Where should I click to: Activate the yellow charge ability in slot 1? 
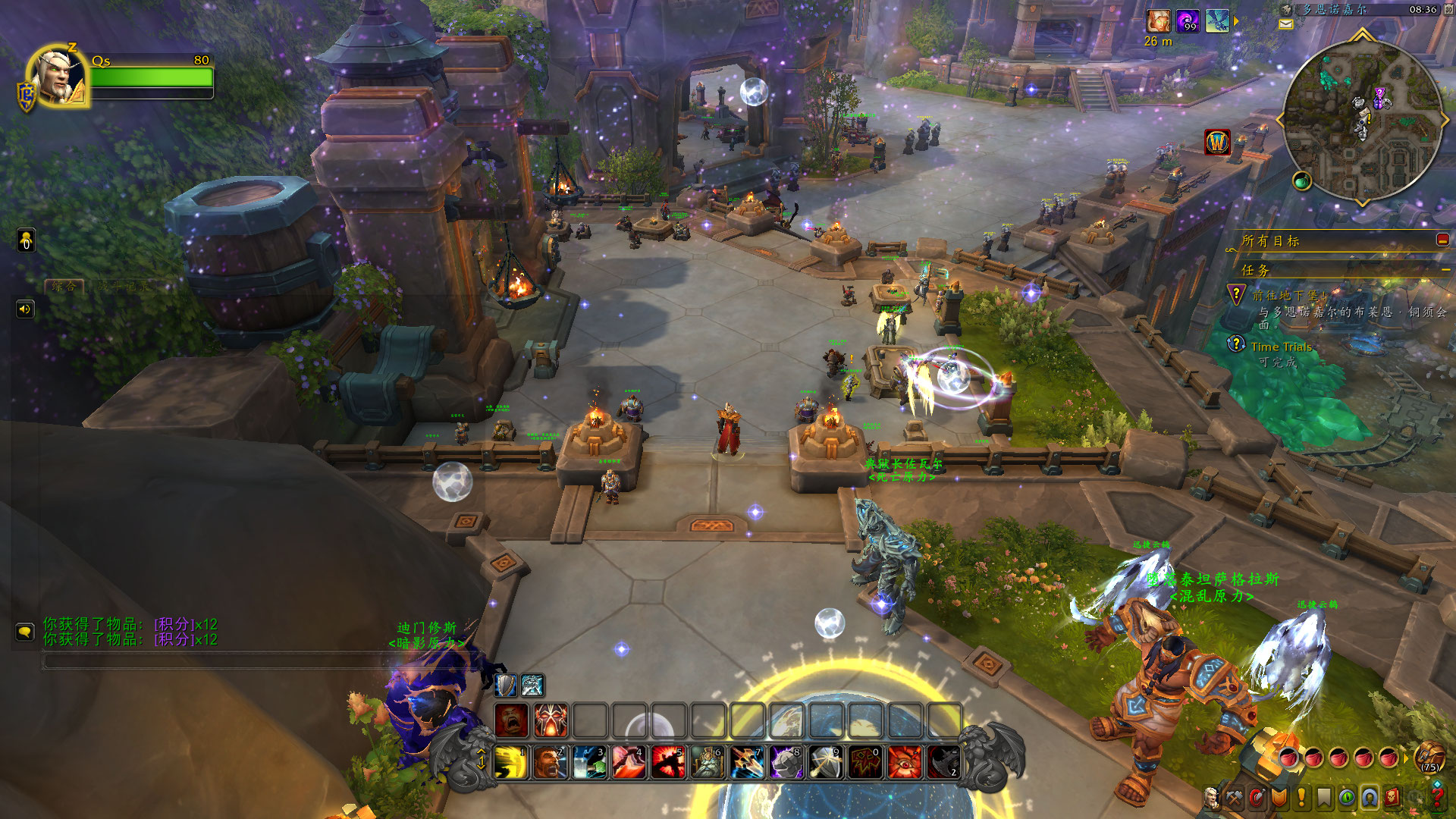click(511, 761)
